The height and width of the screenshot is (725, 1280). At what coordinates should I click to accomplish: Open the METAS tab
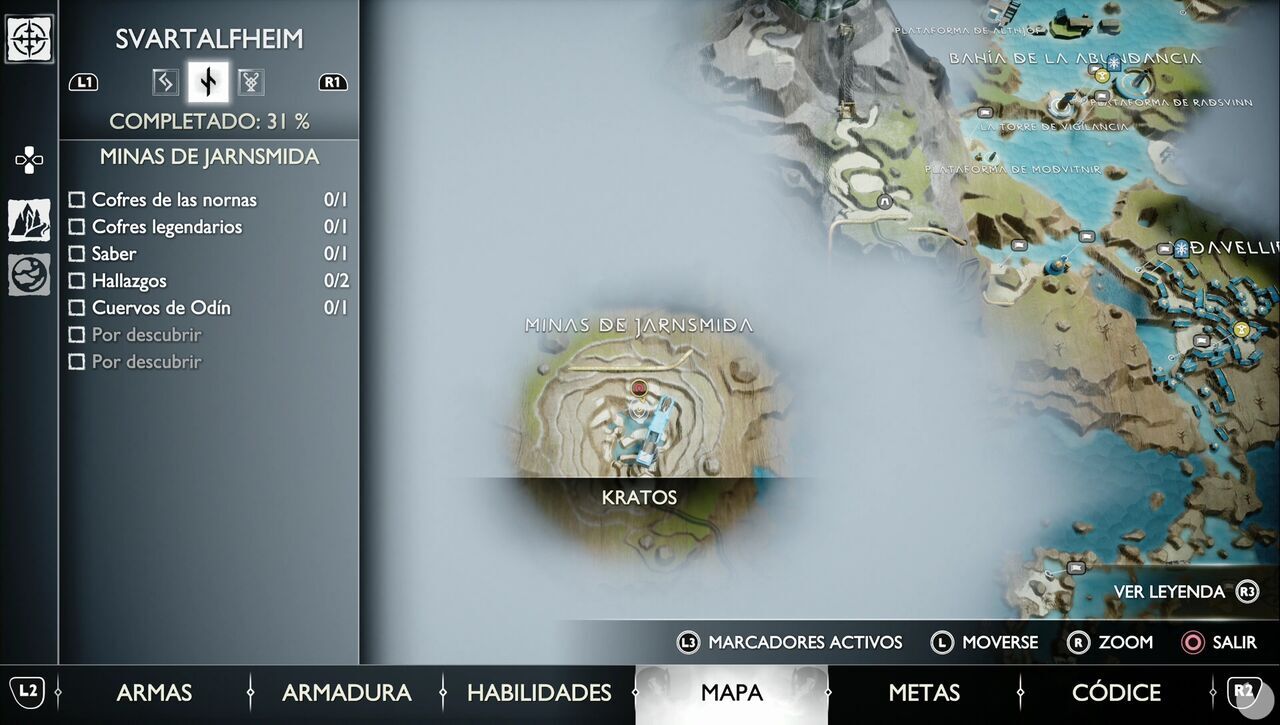(922, 692)
